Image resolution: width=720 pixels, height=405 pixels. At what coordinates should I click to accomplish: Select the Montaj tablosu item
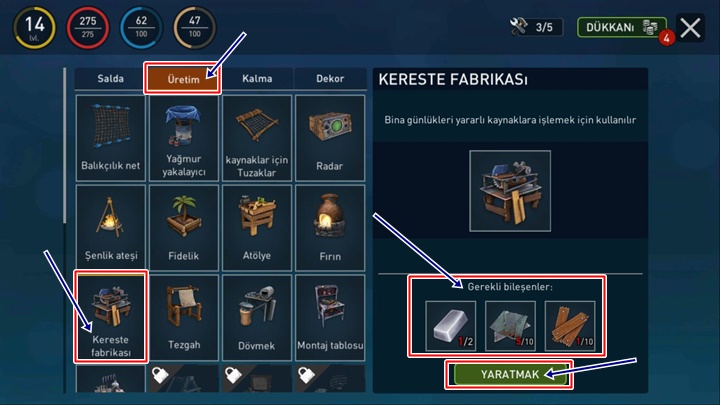coord(330,317)
